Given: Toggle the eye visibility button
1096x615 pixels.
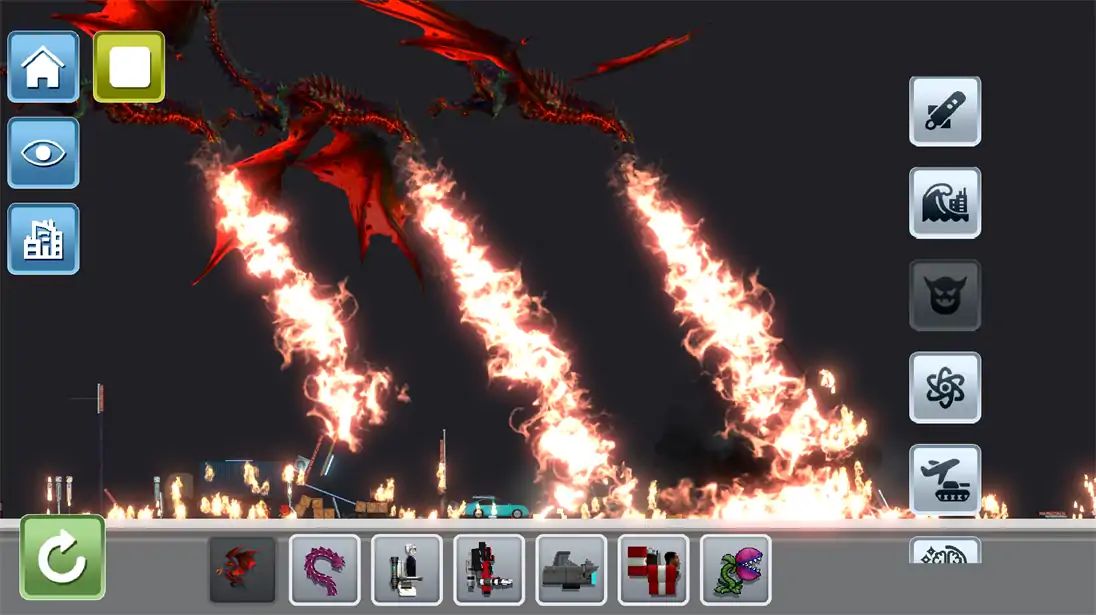Looking at the screenshot, I should point(43,153).
